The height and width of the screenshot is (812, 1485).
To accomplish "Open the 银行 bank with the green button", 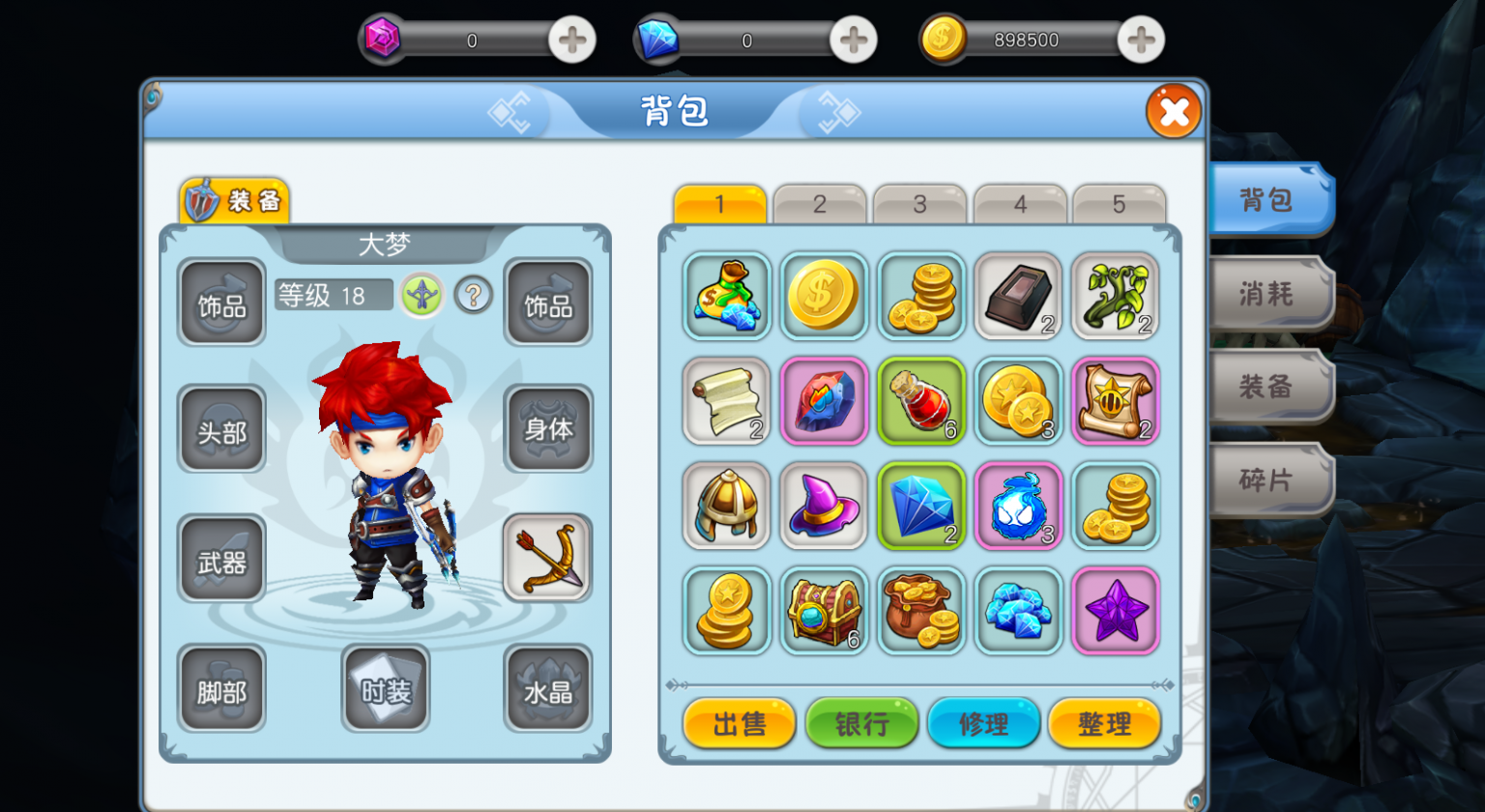I will pos(861,722).
